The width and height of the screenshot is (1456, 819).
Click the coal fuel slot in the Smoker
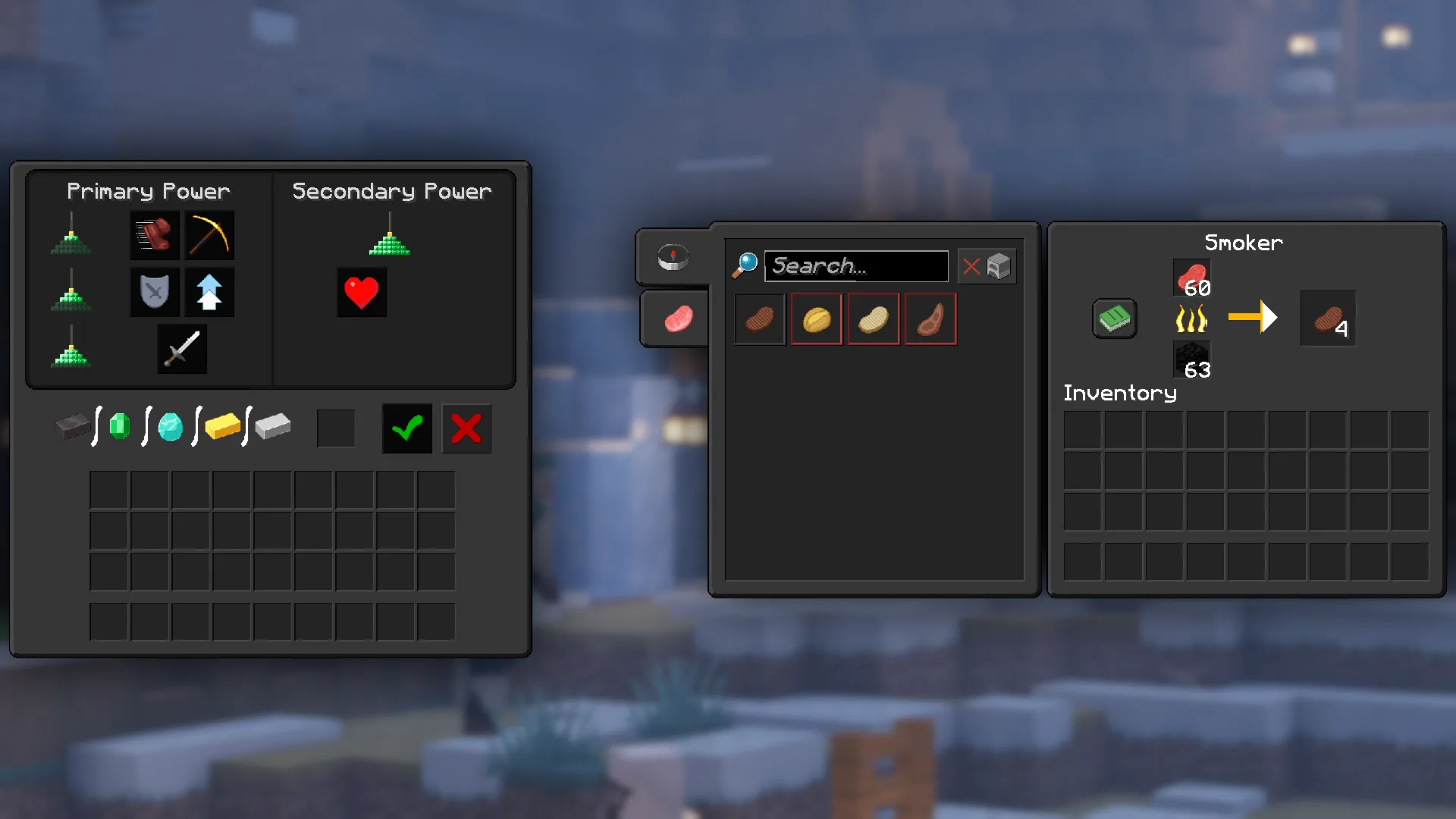coord(1192,360)
